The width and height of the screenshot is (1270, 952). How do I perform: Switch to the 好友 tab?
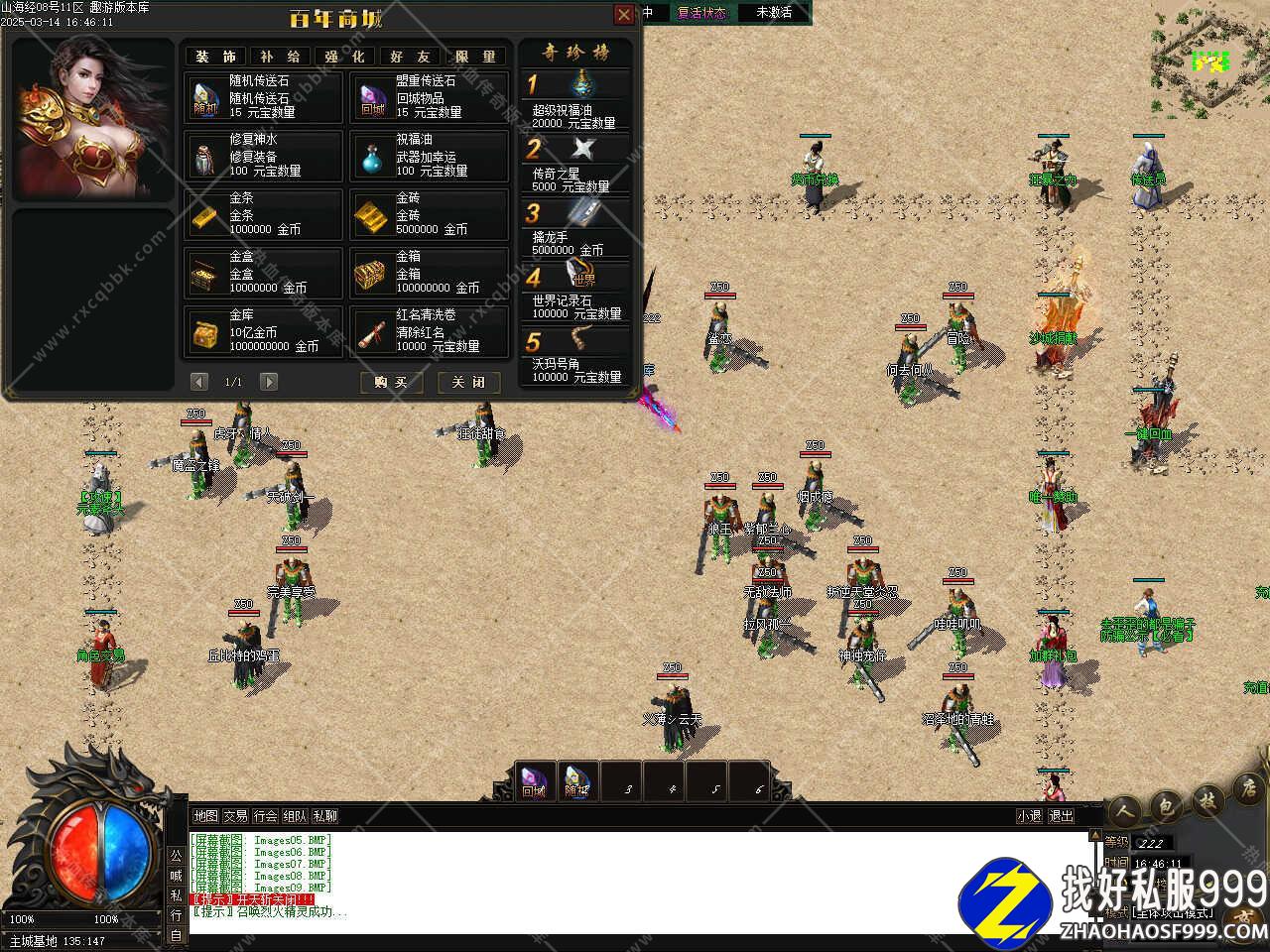410,57
